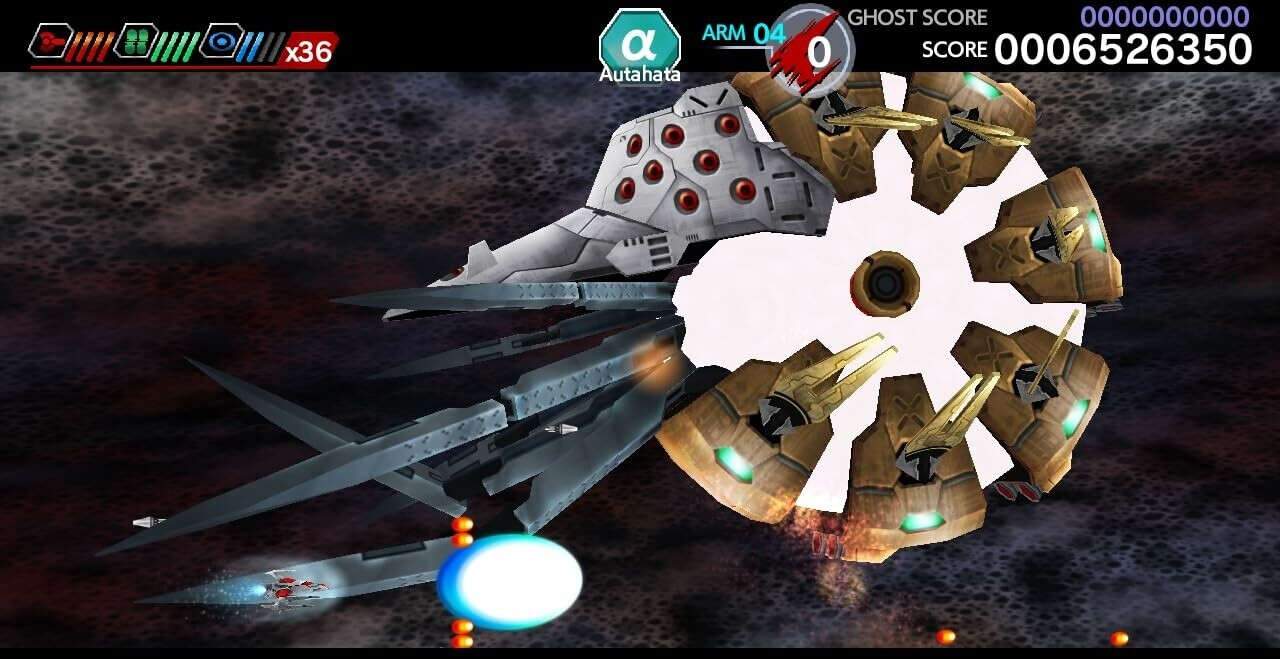Select the alpha zone Autahata hexagon

point(639,46)
